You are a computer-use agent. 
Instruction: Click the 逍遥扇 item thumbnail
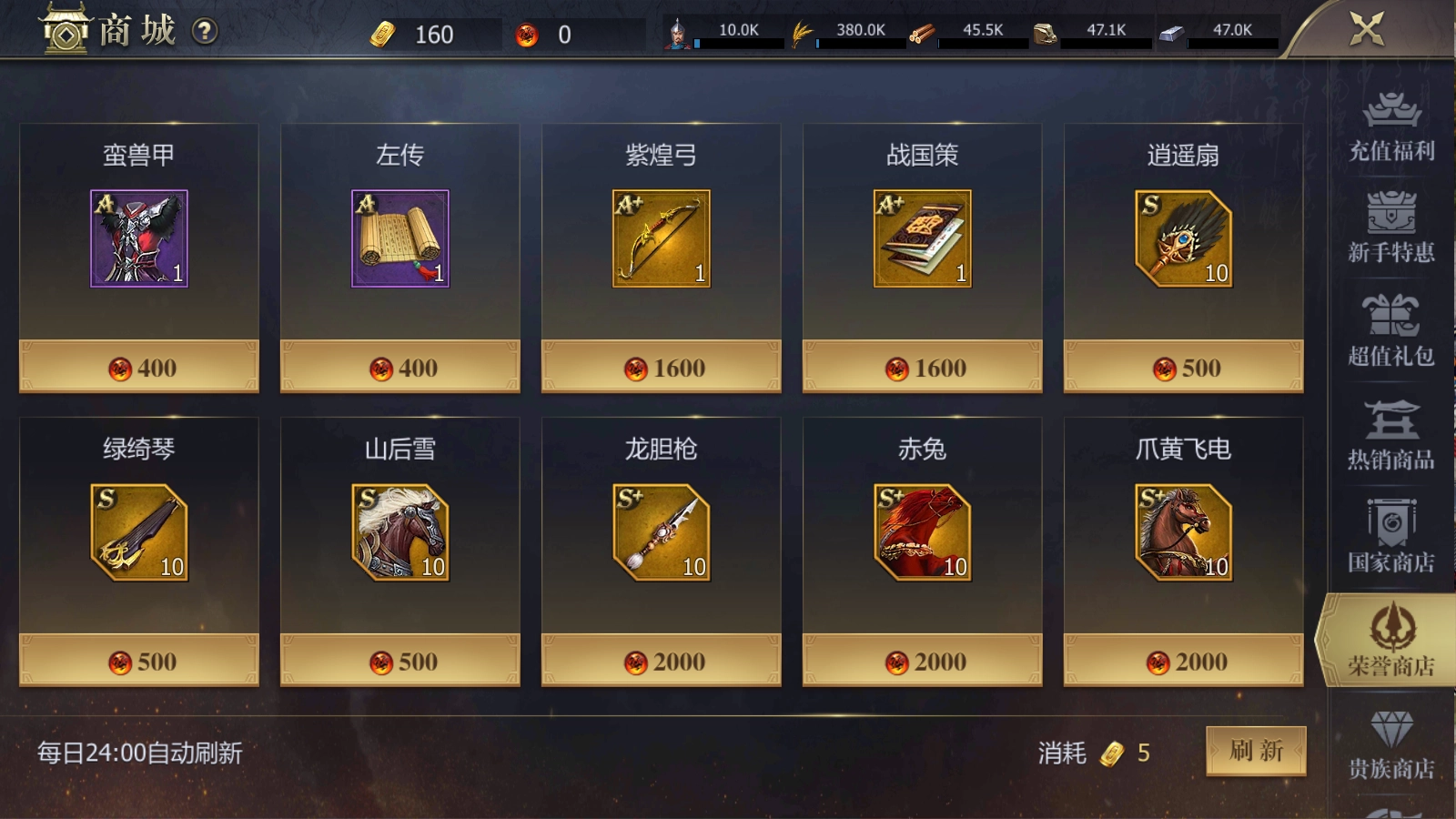tap(1182, 239)
